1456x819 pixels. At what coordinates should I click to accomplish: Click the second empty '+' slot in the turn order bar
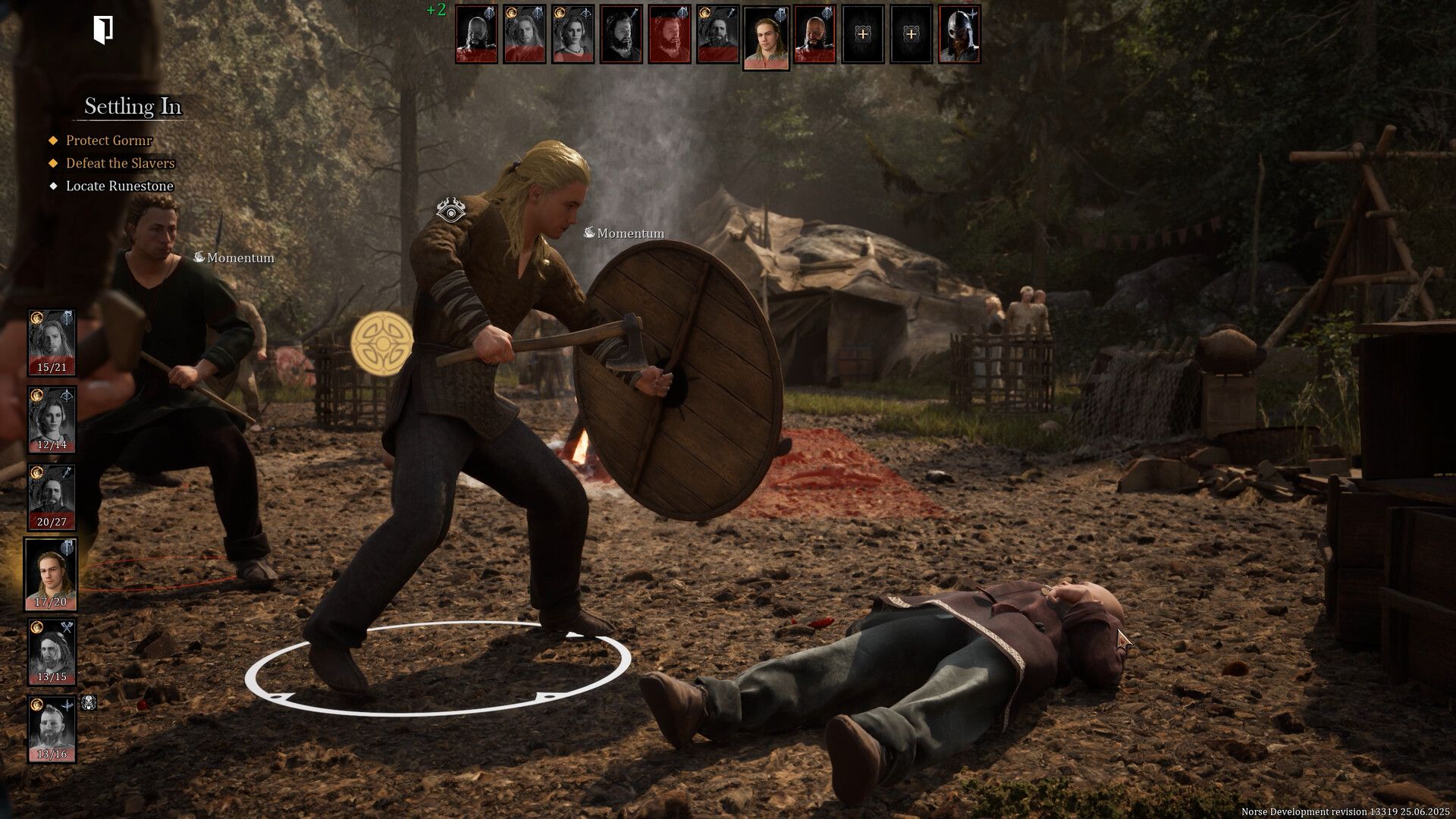pyautogui.click(x=911, y=35)
